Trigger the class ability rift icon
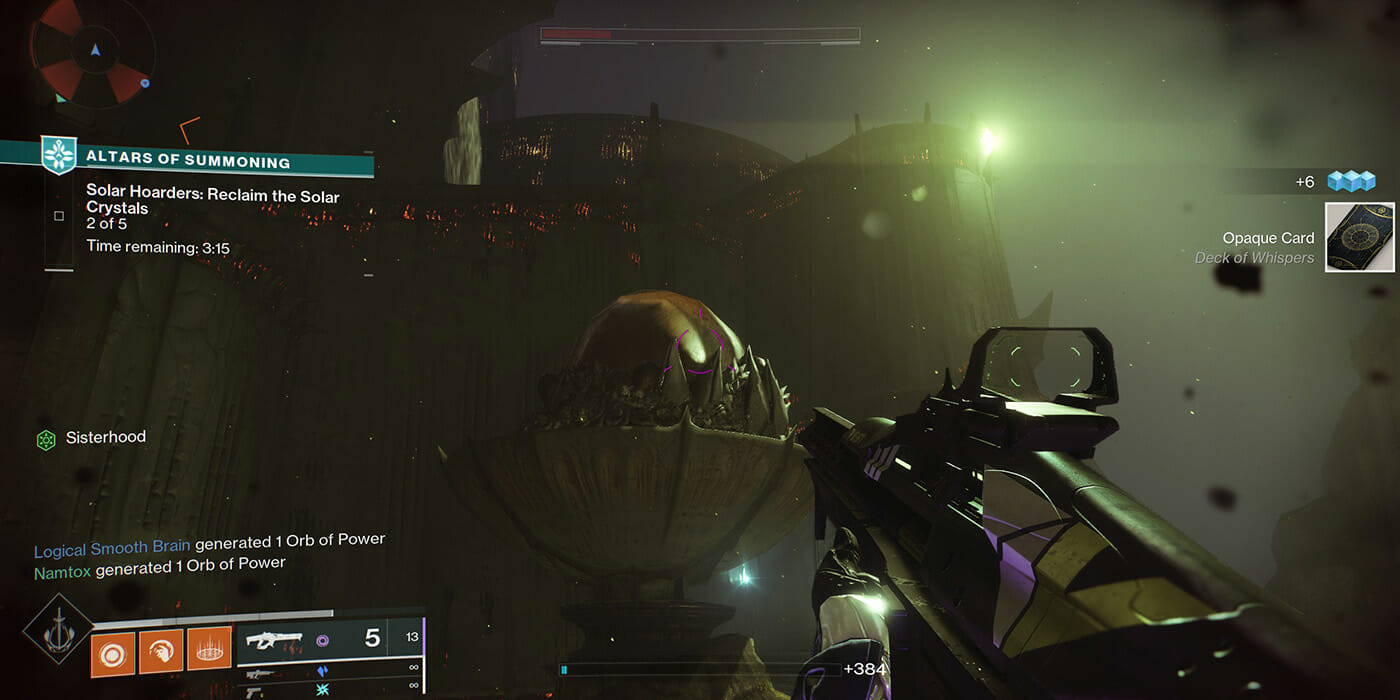 click(209, 650)
